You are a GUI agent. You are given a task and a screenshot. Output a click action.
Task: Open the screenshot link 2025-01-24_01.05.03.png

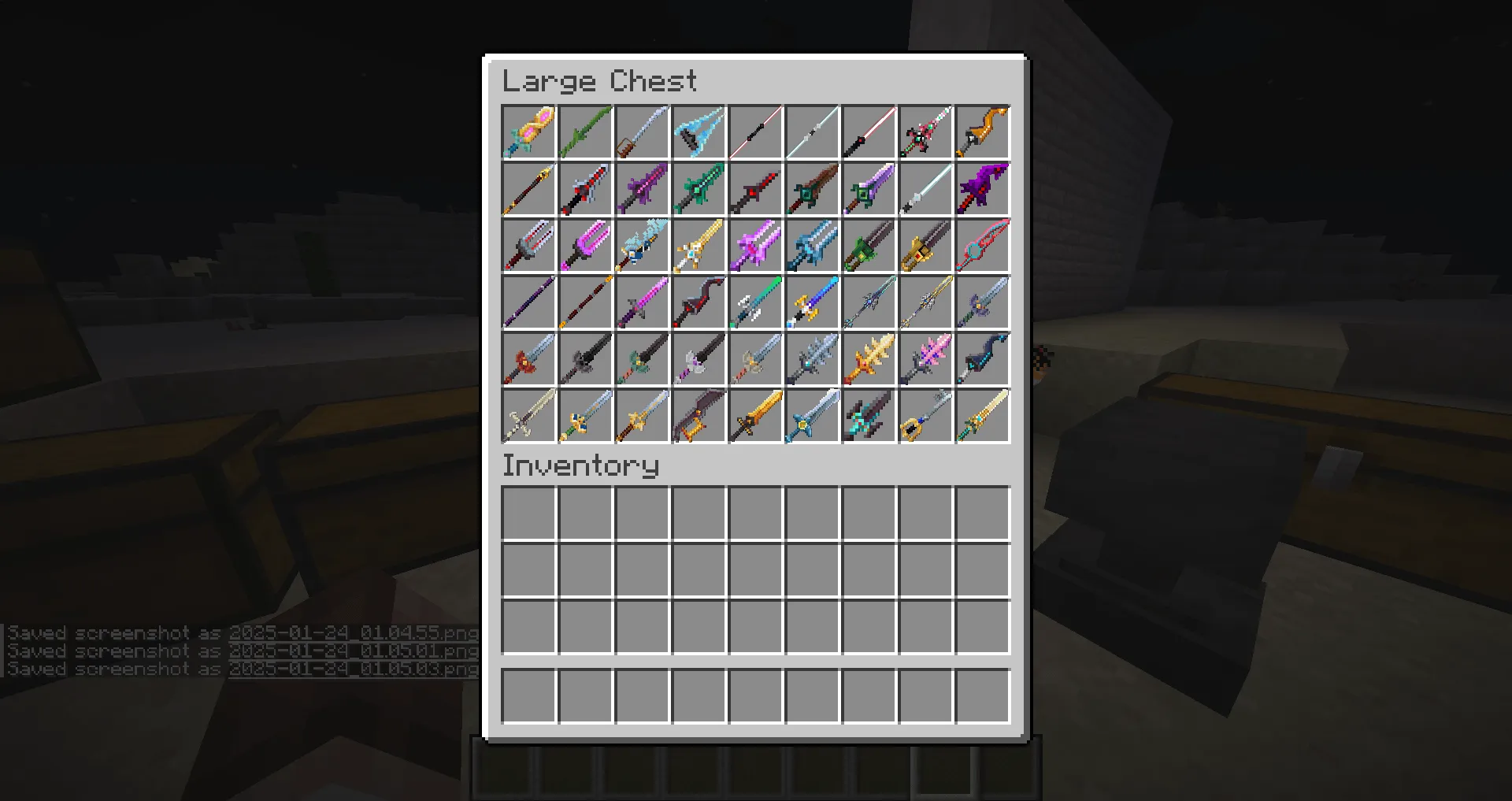pyautogui.click(x=350, y=669)
